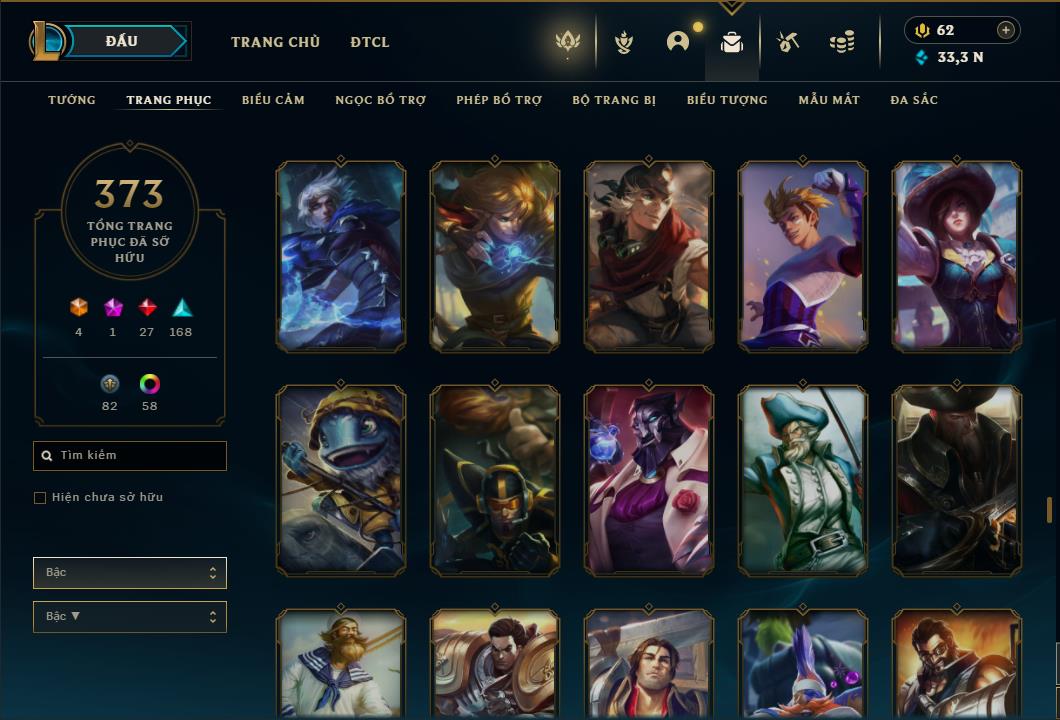1060x720 pixels.
Task: Toggle the Hiện chưa sở hữu checkbox
Action: point(40,498)
